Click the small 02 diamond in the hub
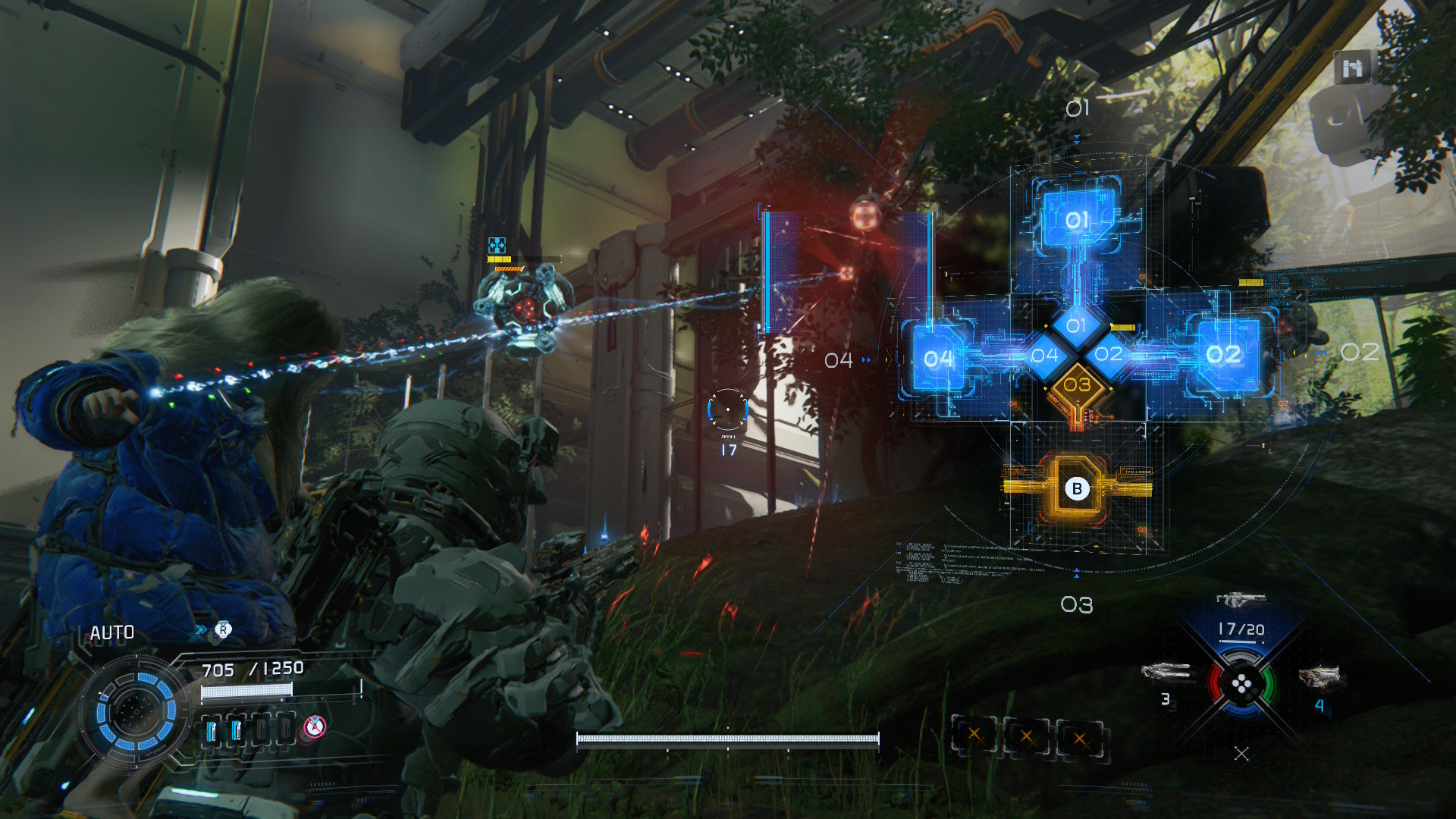 (x=1108, y=354)
